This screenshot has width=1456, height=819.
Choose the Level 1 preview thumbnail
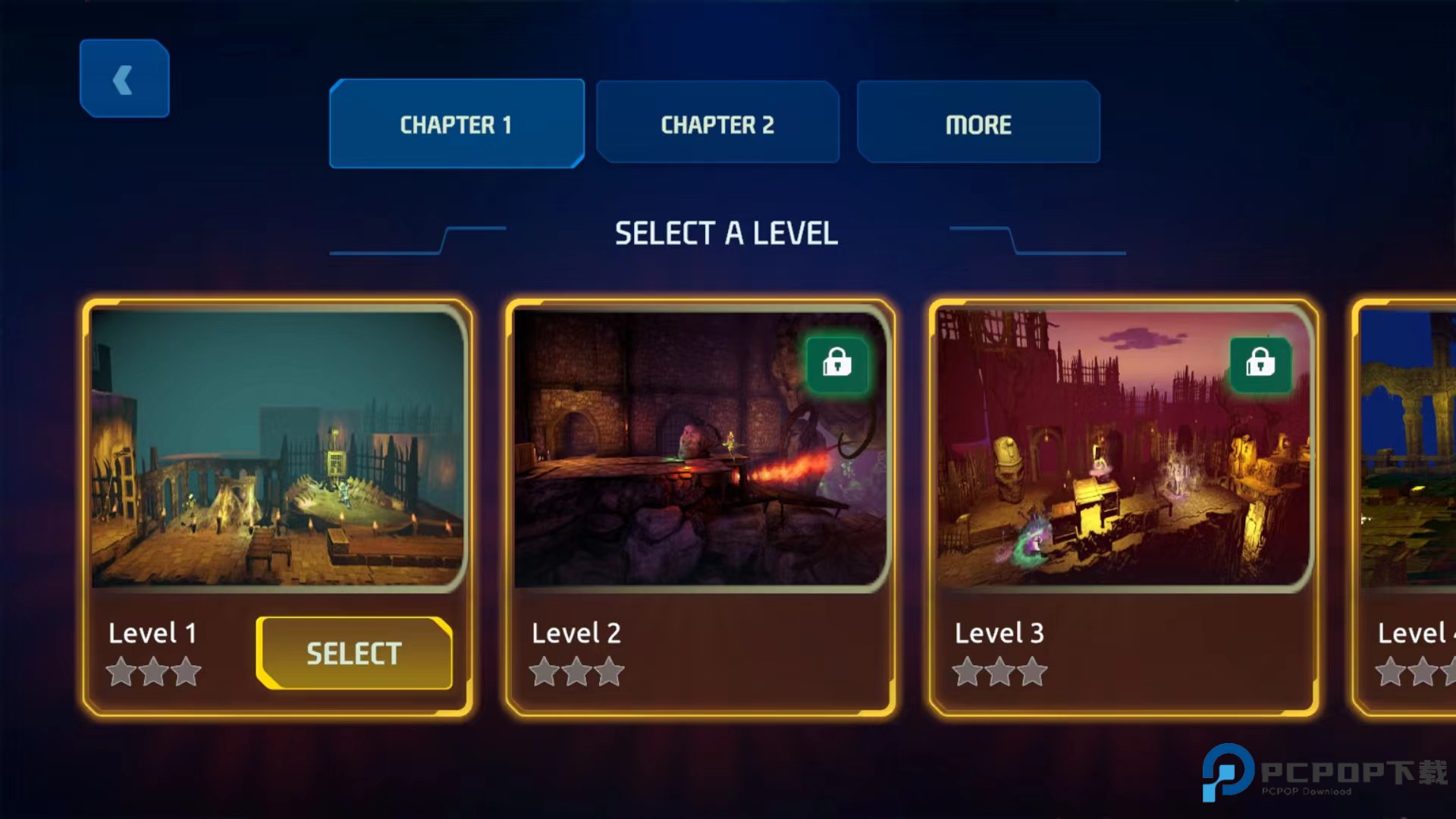click(278, 449)
